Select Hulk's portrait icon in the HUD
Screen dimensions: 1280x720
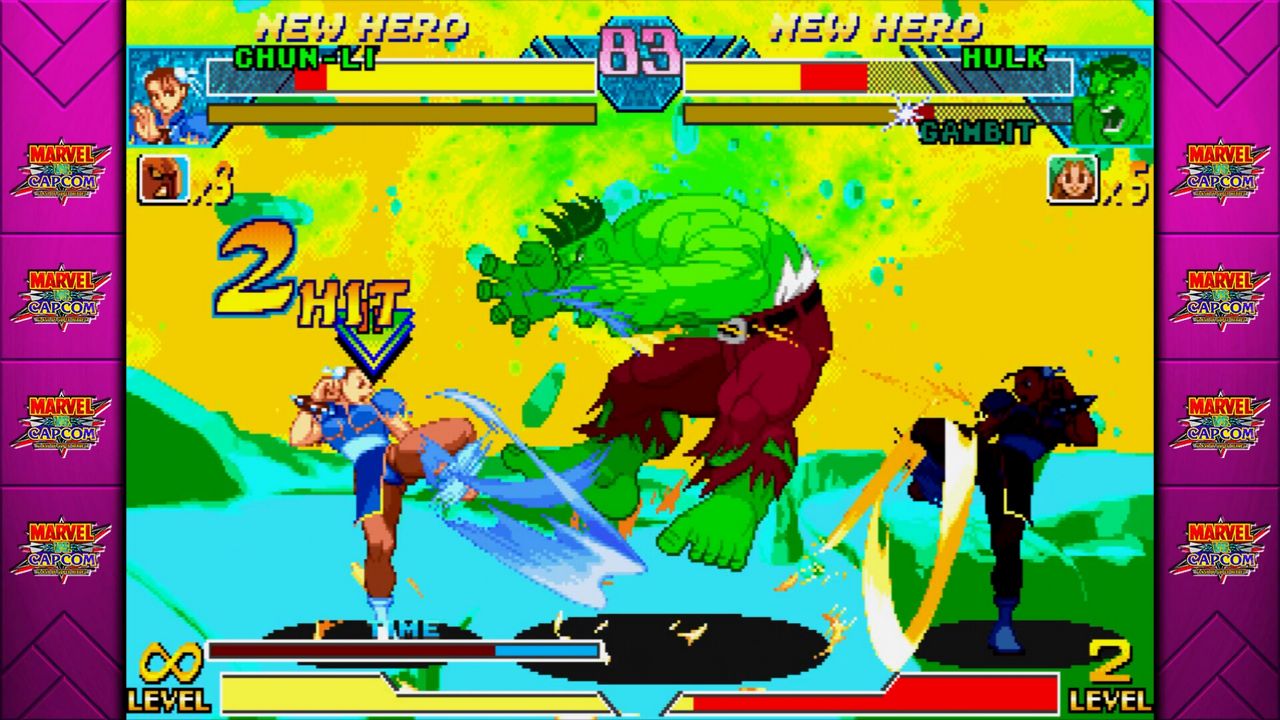tap(1113, 95)
